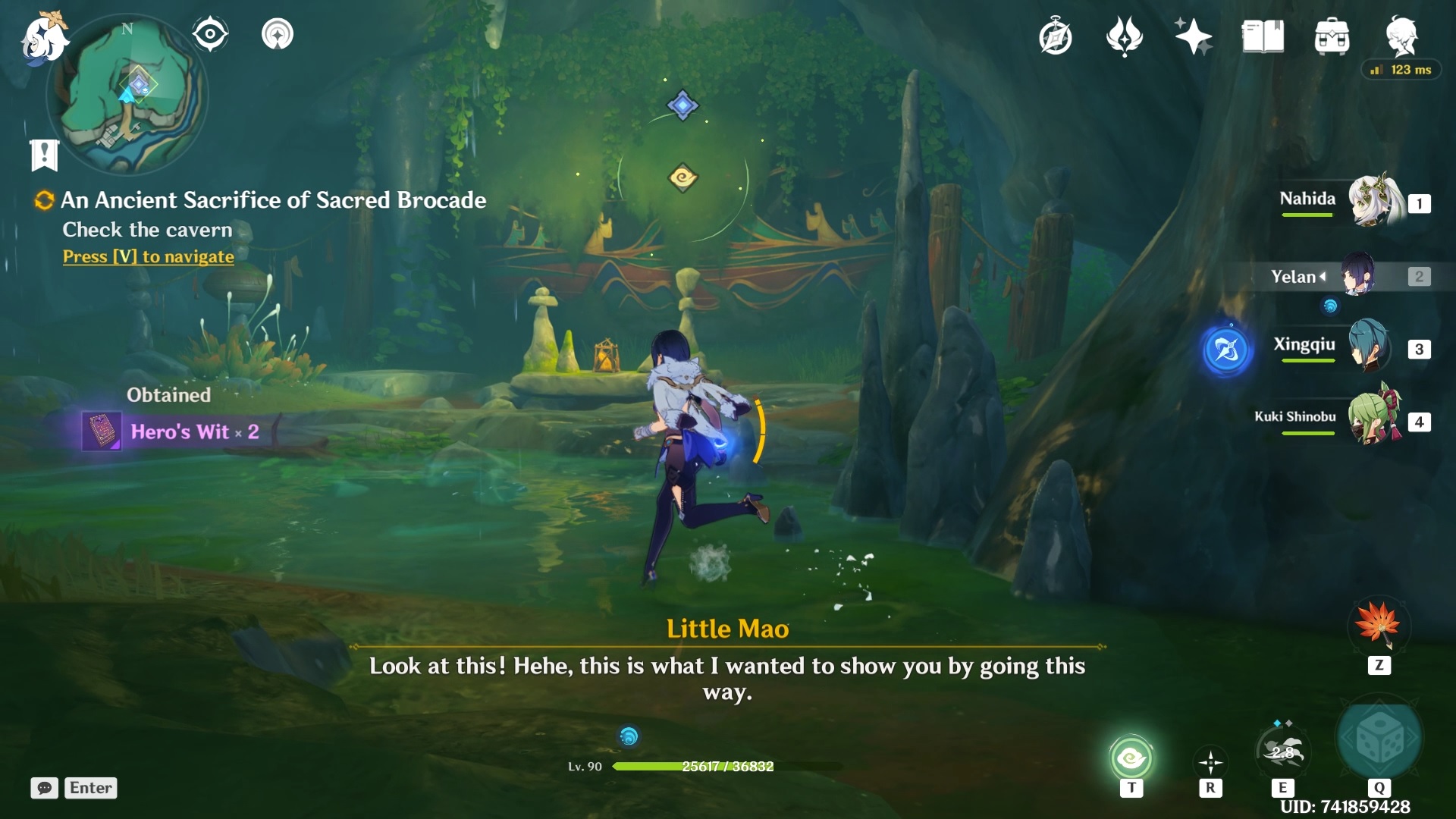The height and width of the screenshot is (819, 1456).
Task: Open the quest An Ancient Sacrifice of Sacred Brocade
Action: [x=273, y=200]
